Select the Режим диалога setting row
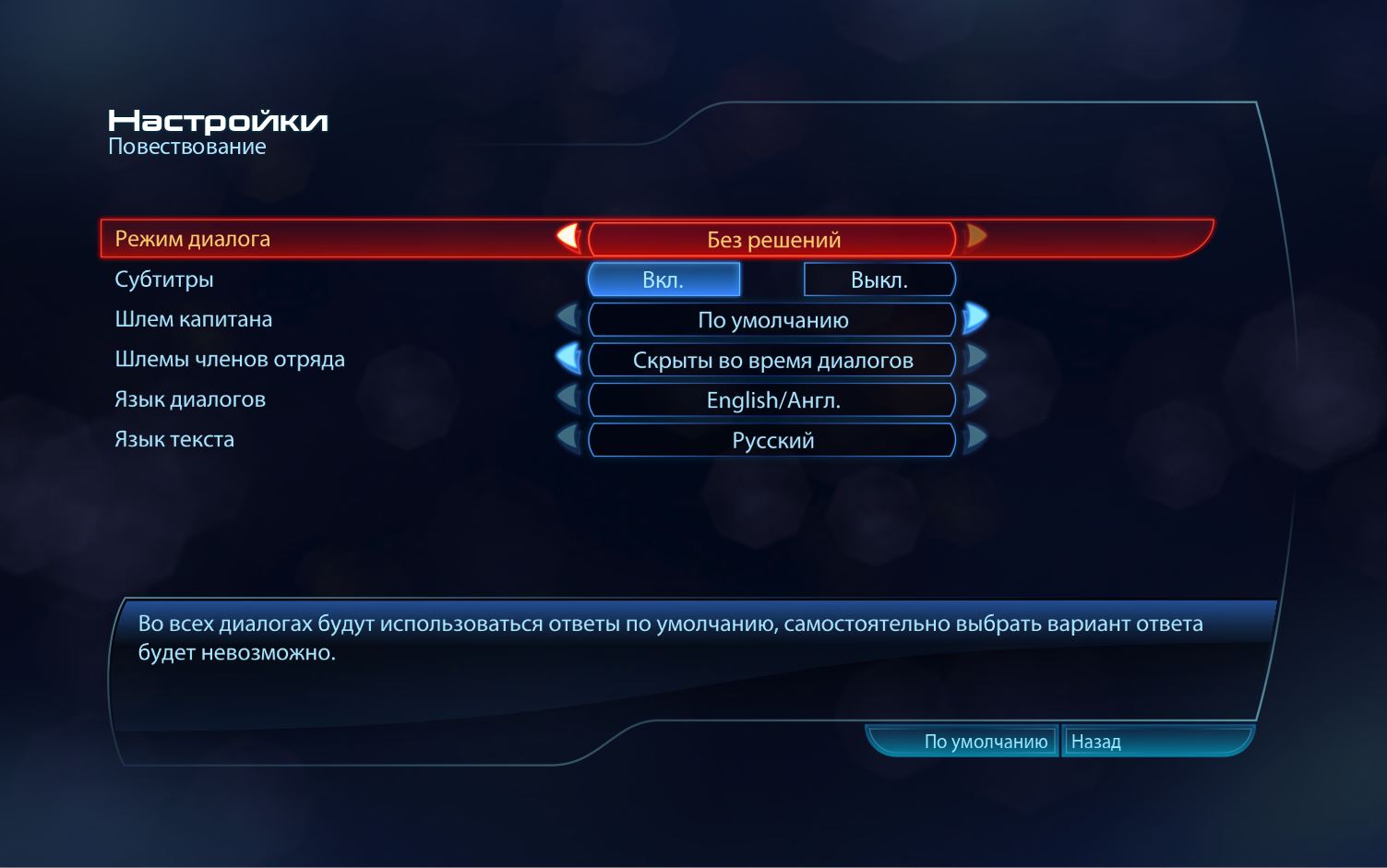Image resolution: width=1387 pixels, height=868 pixels. (x=193, y=239)
